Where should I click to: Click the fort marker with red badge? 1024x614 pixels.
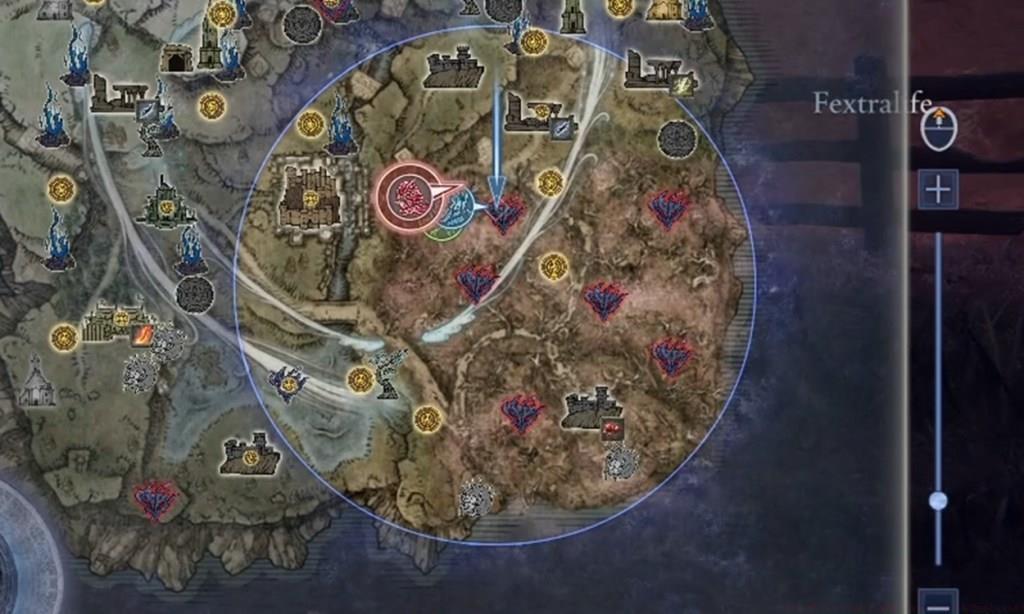coord(592,408)
